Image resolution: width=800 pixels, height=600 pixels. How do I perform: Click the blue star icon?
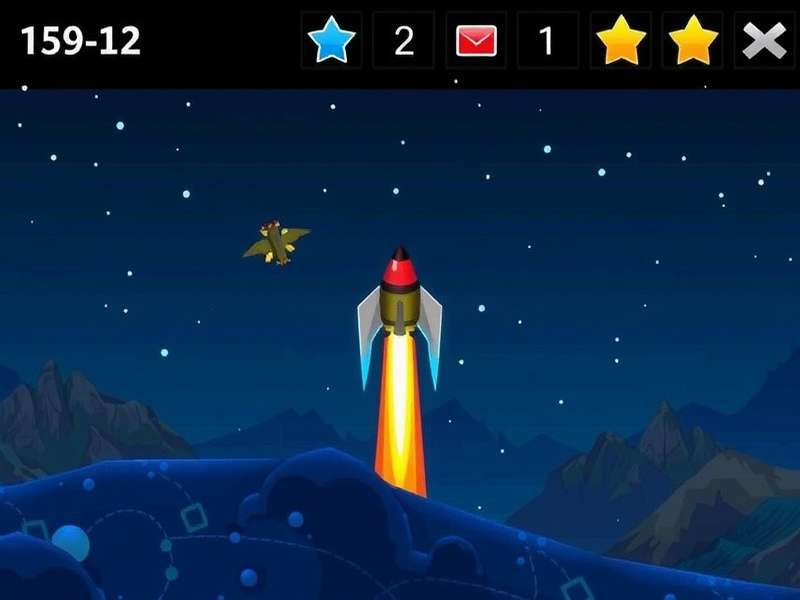coord(331,41)
